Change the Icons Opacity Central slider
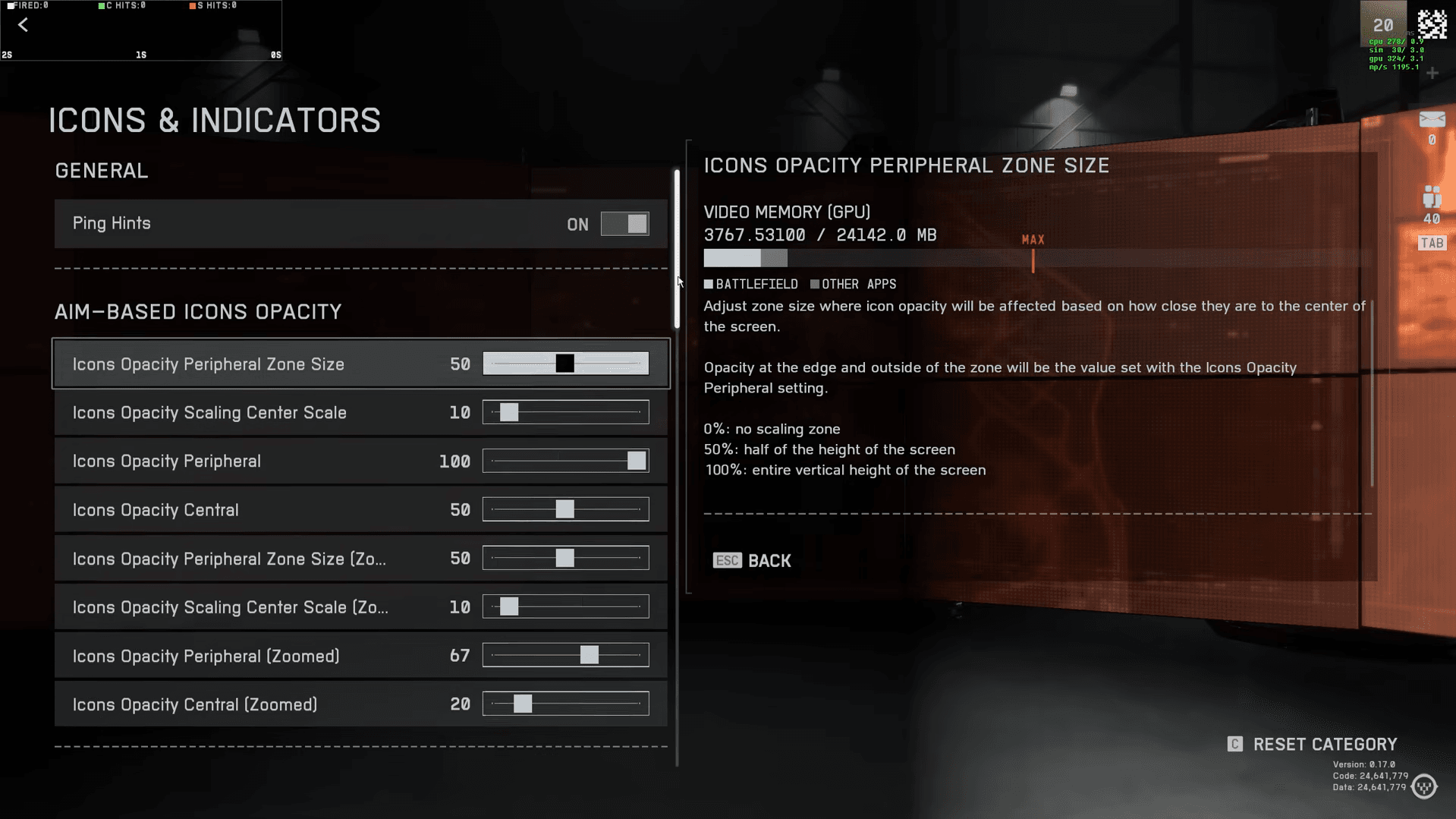This screenshot has height=819, width=1456. 565,509
